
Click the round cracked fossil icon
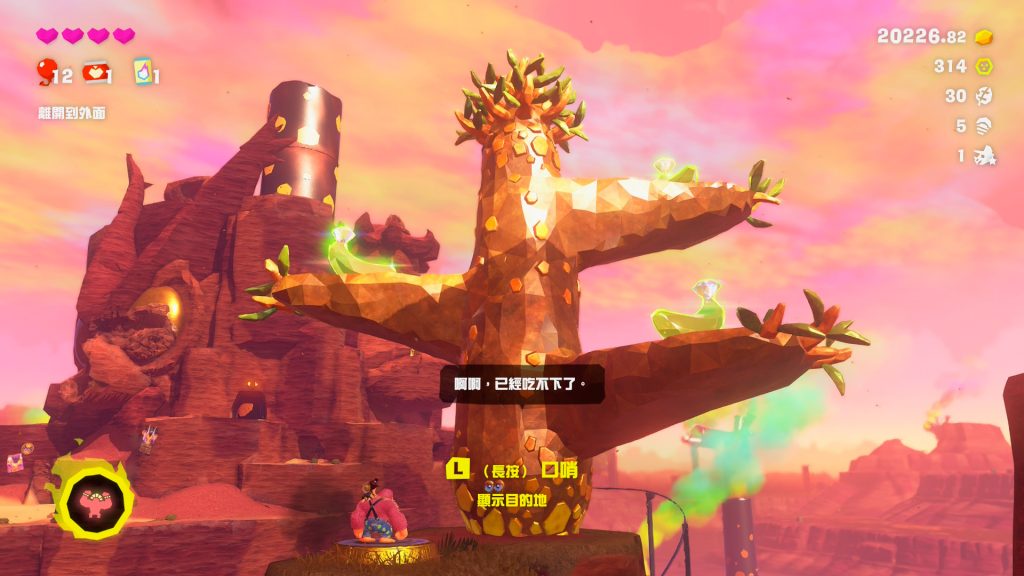tap(985, 96)
